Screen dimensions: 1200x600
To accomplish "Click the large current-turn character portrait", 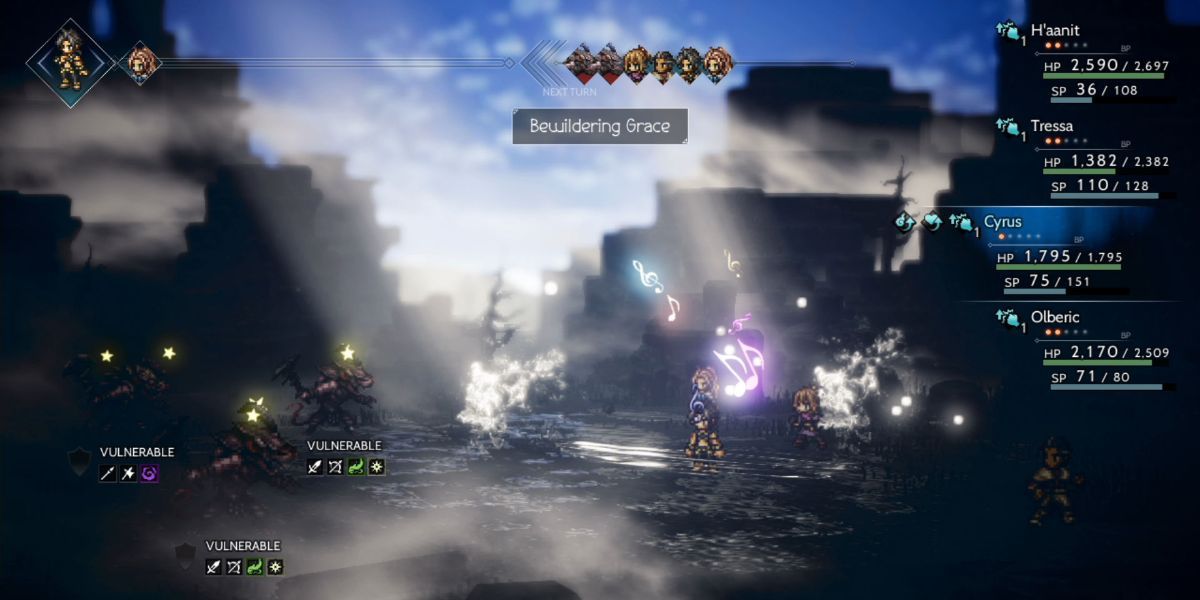I will 70,62.
